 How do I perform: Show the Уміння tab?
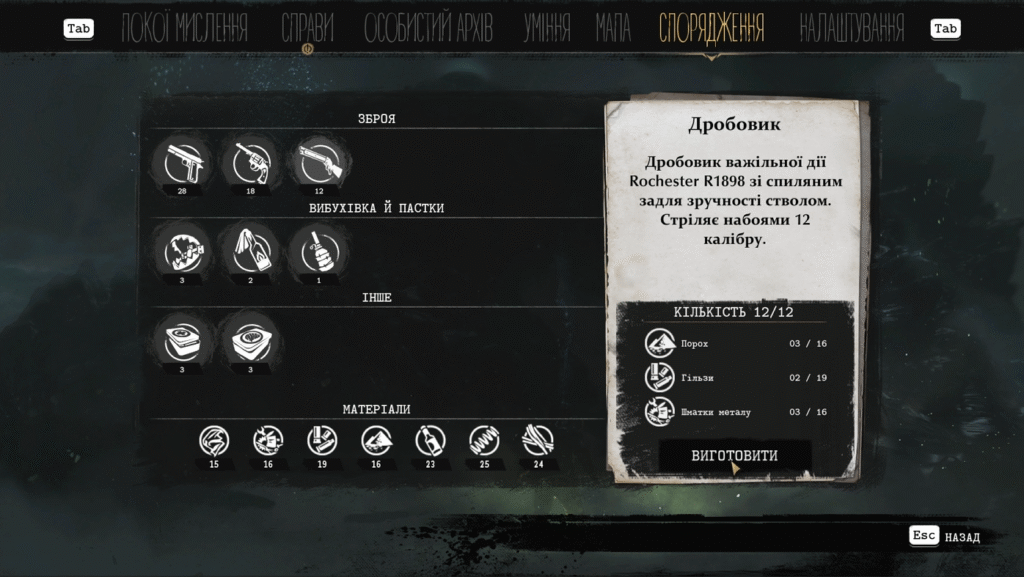pyautogui.click(x=547, y=28)
